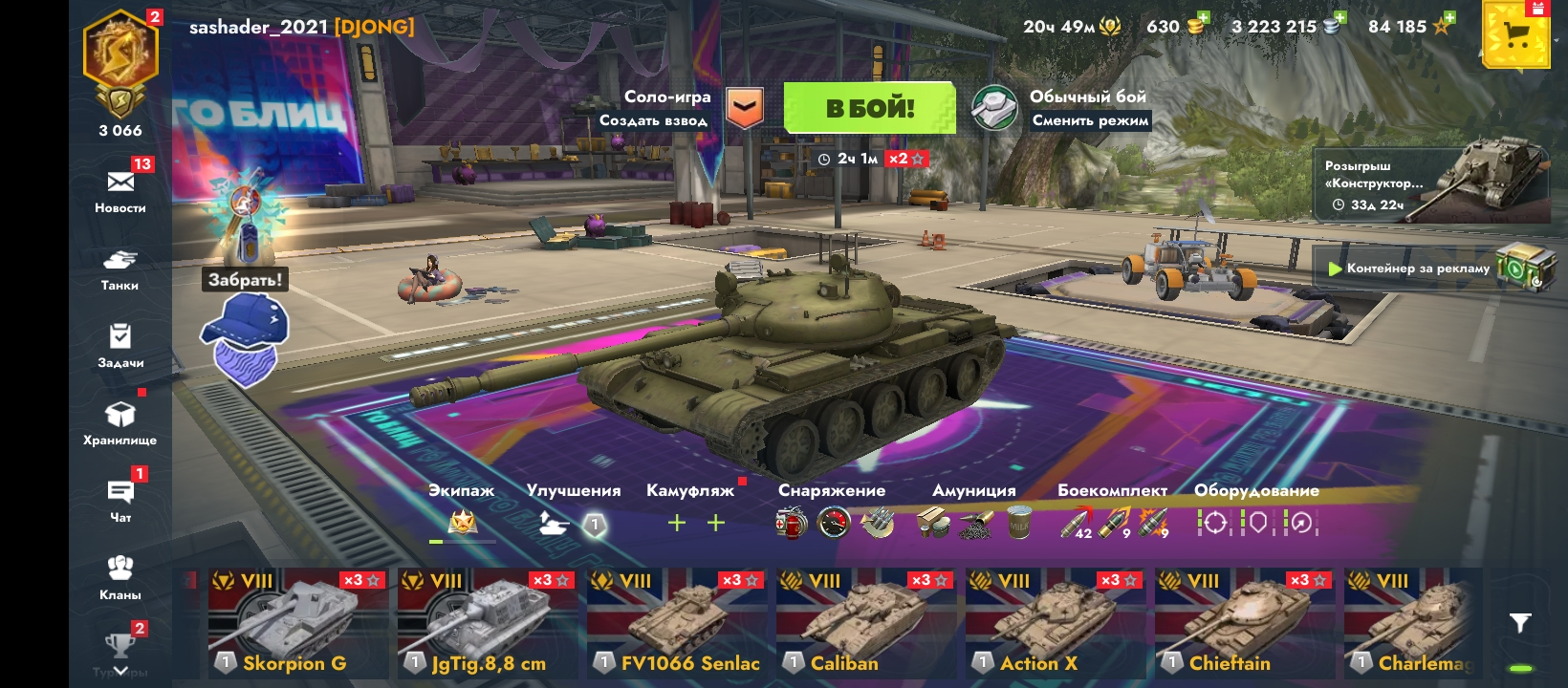Open the Розыгрыш Конструктор event banner
Viewport: 1568px width, 688px height.
1431,185
